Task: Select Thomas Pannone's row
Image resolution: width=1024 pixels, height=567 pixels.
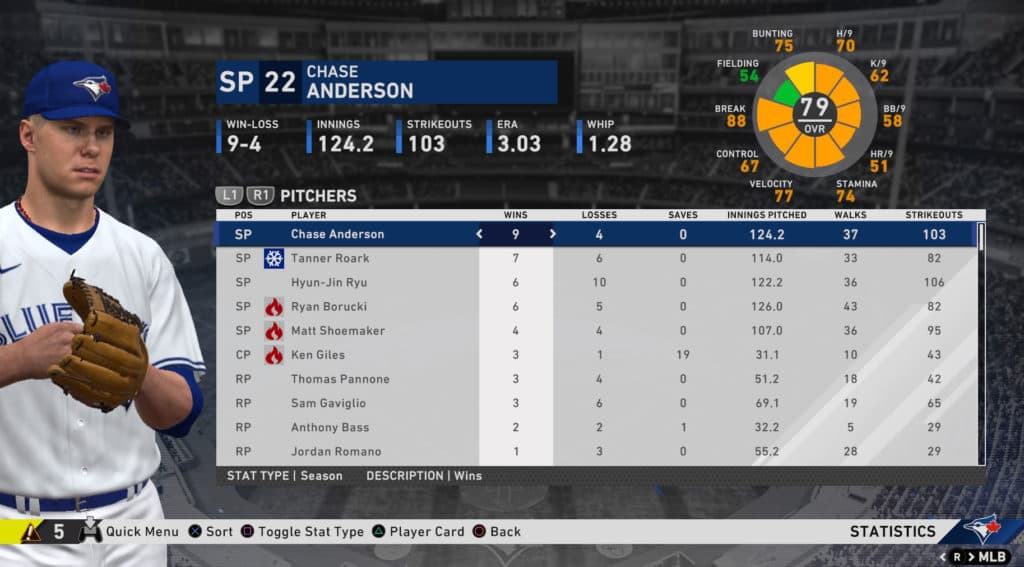Action: coord(340,379)
